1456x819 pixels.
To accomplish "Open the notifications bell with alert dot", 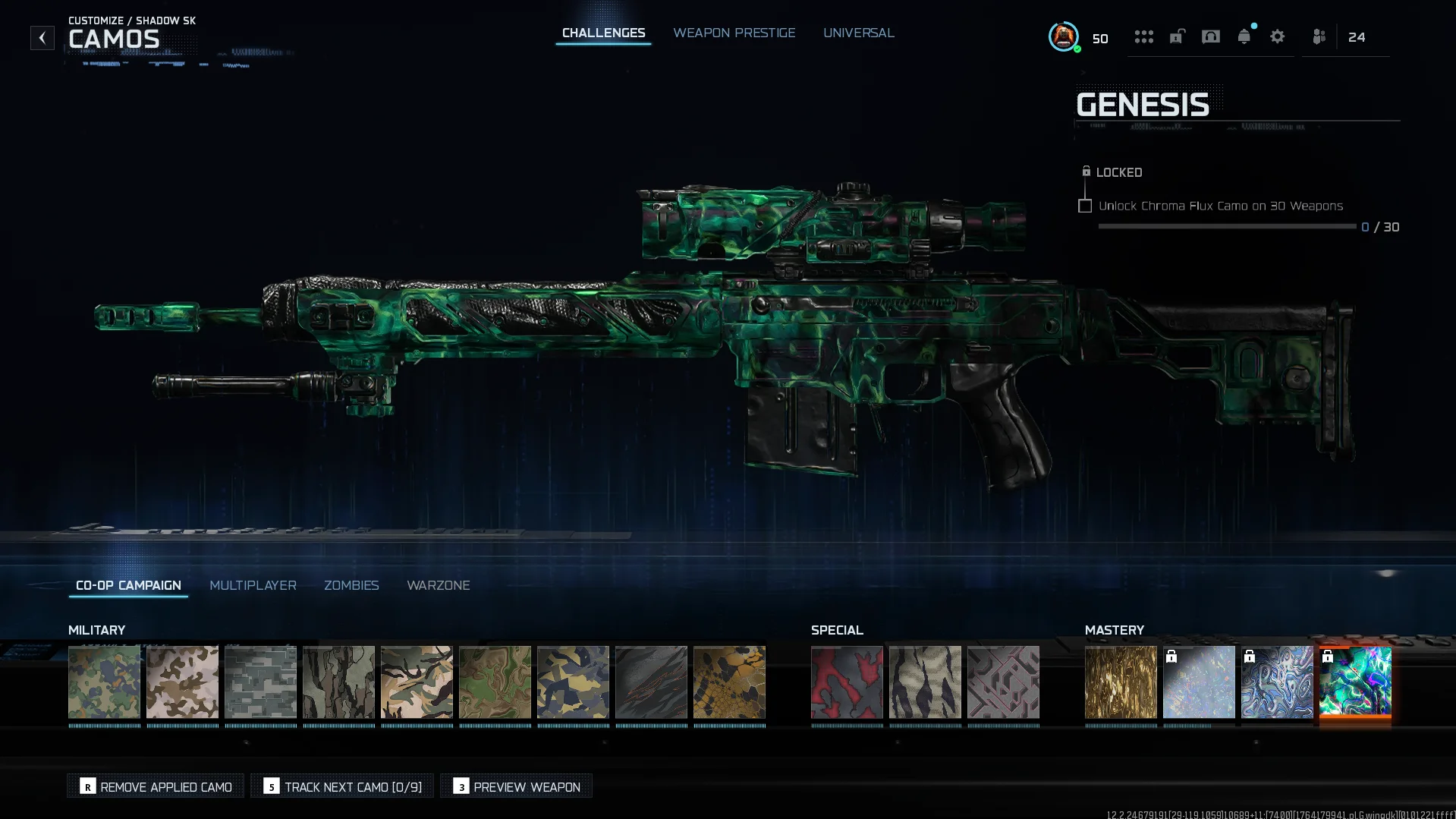I will 1244,36.
